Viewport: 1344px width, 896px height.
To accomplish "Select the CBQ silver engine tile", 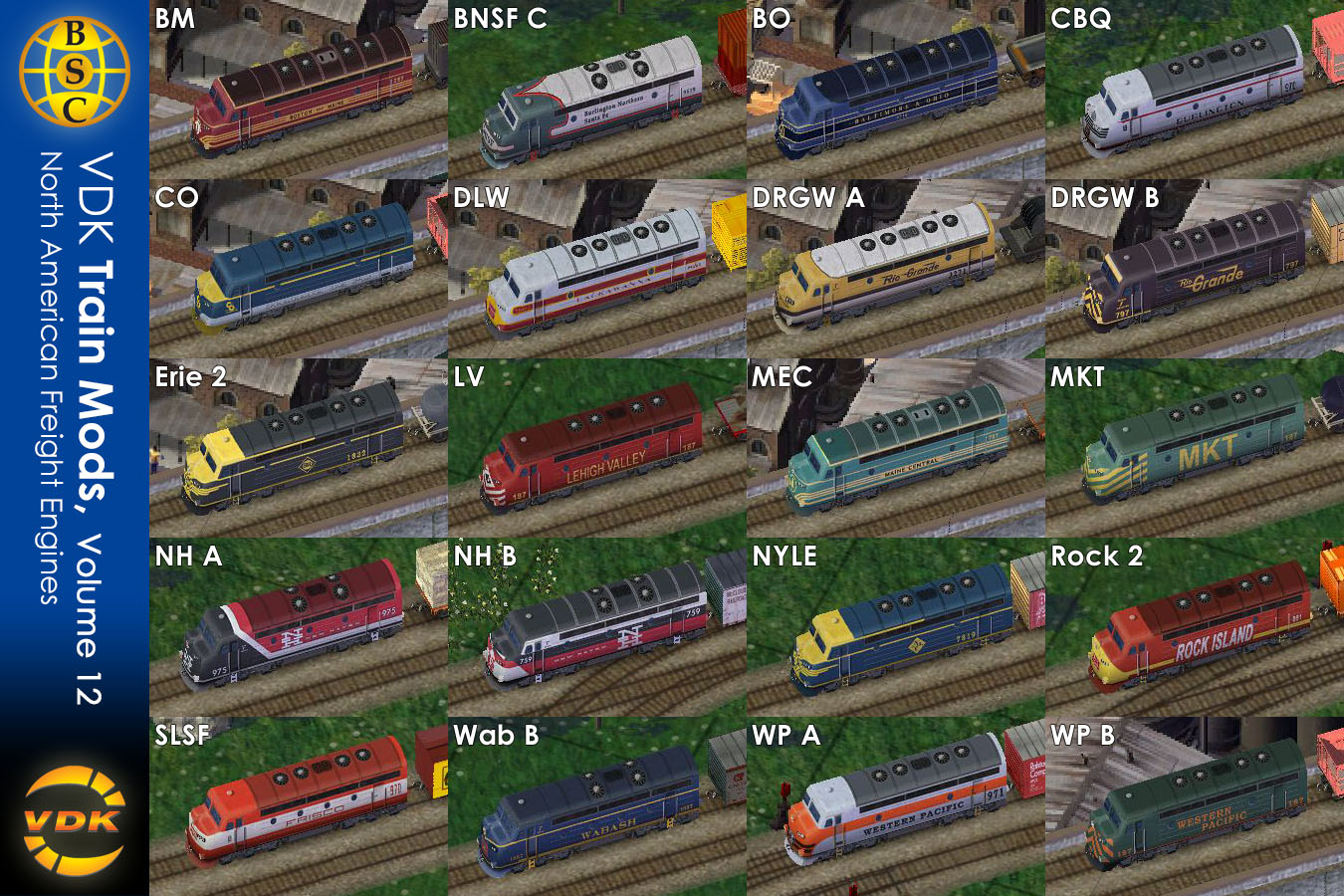I will coord(1195,90).
